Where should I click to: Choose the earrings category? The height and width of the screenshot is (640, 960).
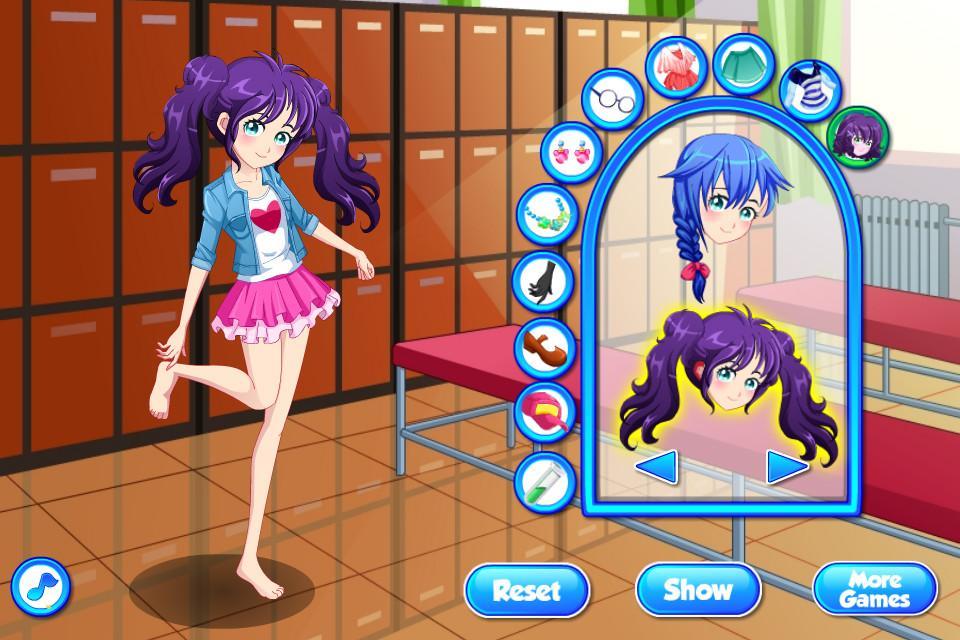tap(571, 153)
